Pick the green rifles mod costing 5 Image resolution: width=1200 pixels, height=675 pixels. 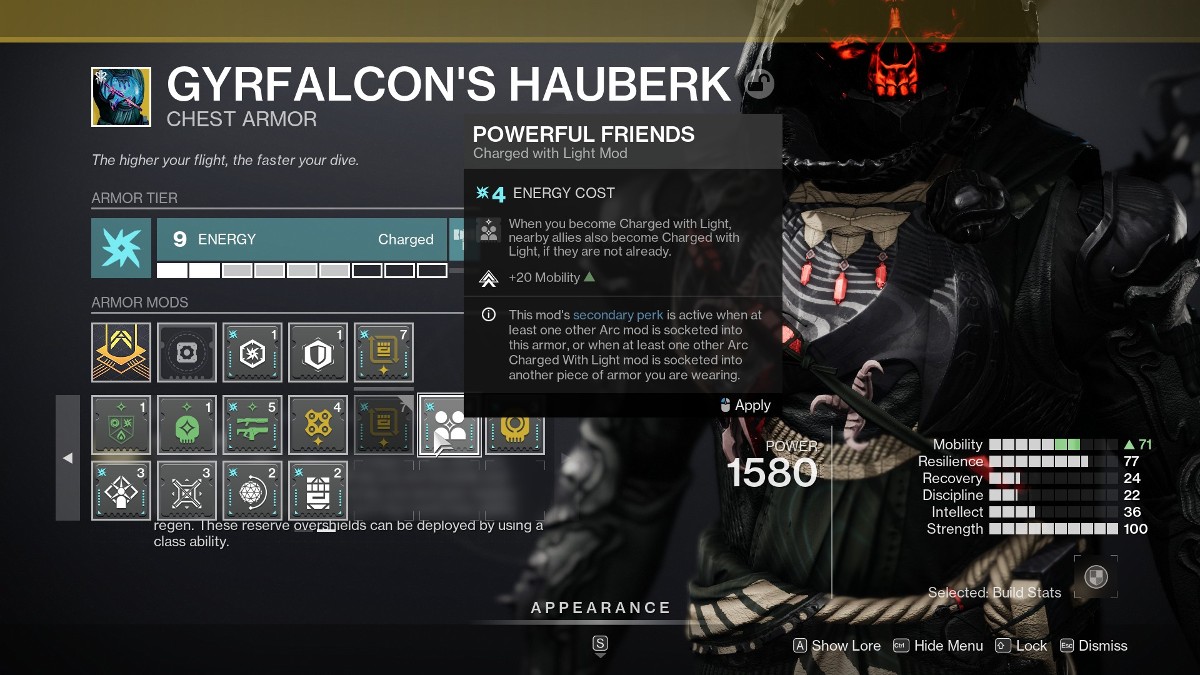(x=252, y=425)
